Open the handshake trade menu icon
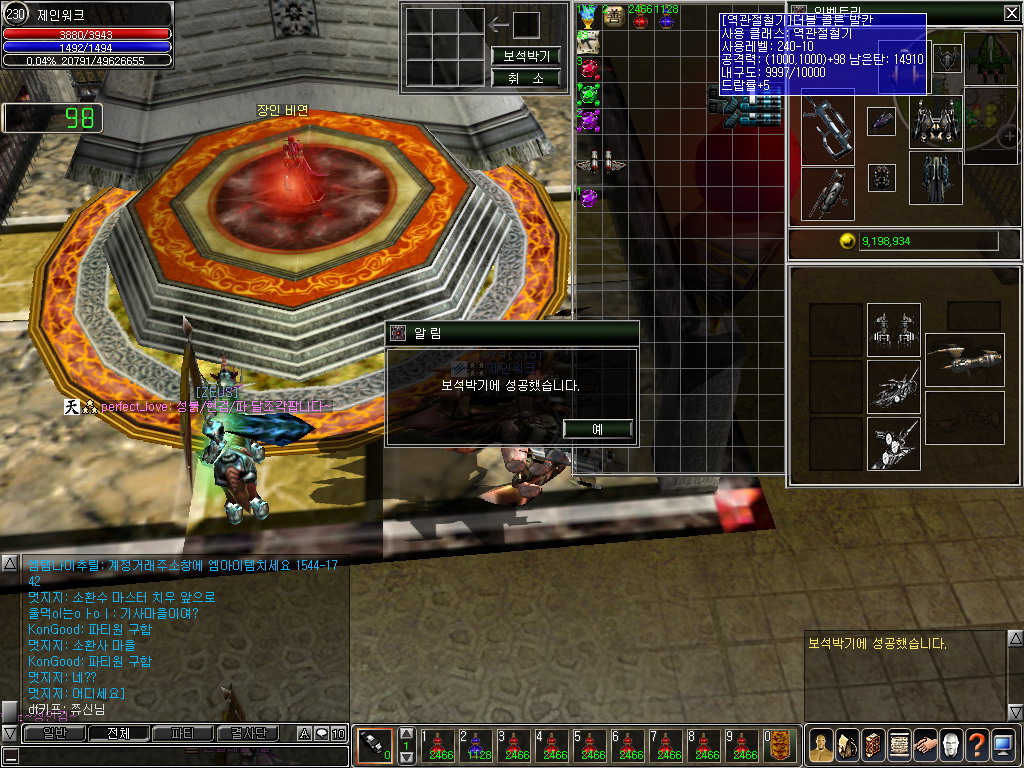The image size is (1024, 768). 925,744
